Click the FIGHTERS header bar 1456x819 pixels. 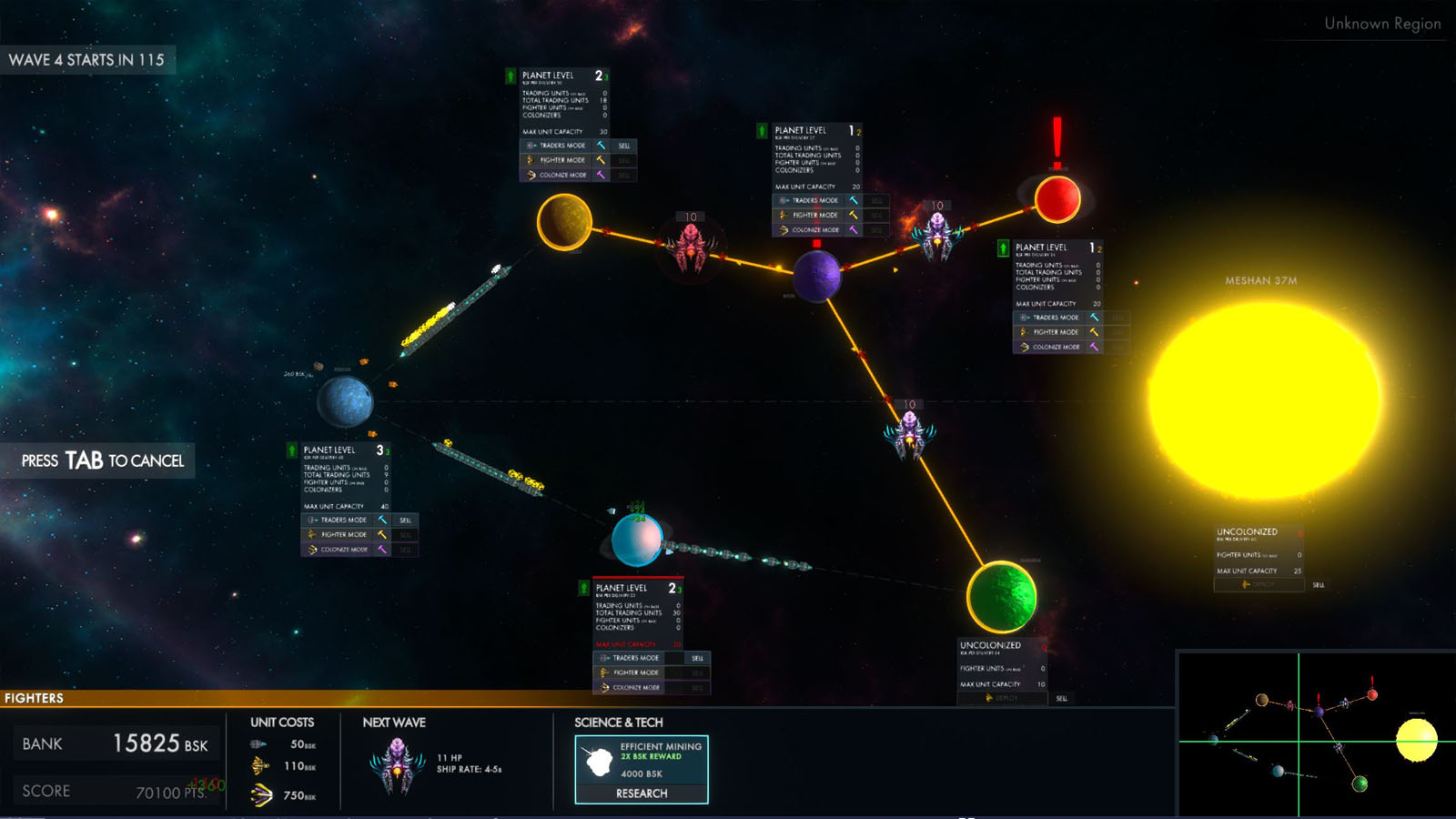(34, 698)
